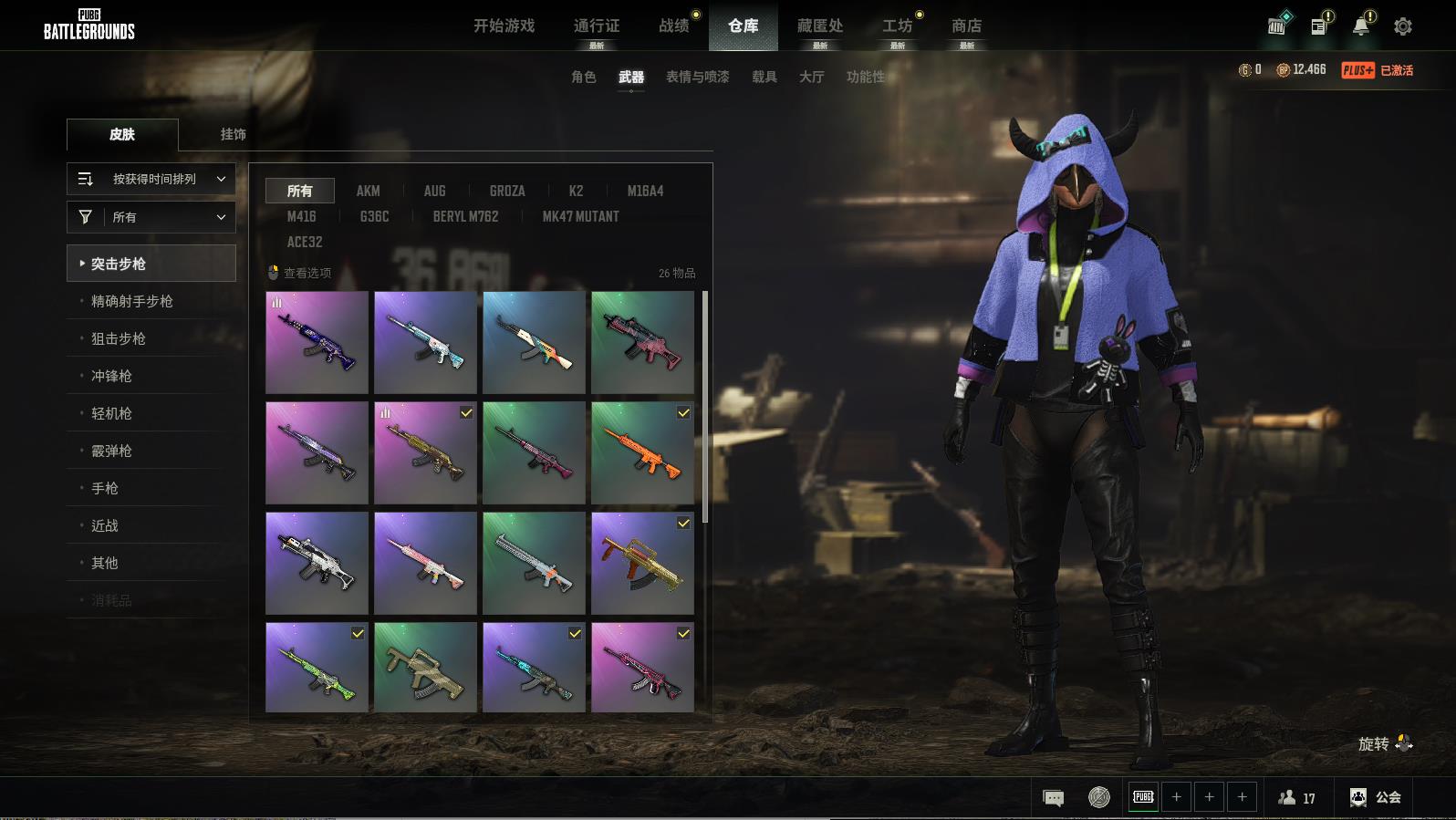This screenshot has width=1456, height=820.
Task: Choose the 冲锋枪 category
Action: tap(111, 376)
